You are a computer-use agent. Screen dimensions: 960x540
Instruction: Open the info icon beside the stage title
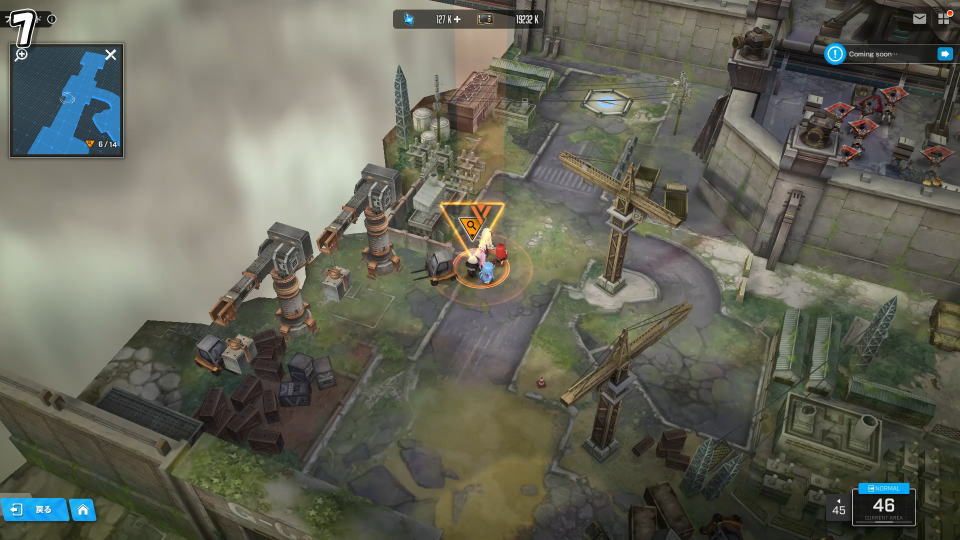tap(52, 19)
